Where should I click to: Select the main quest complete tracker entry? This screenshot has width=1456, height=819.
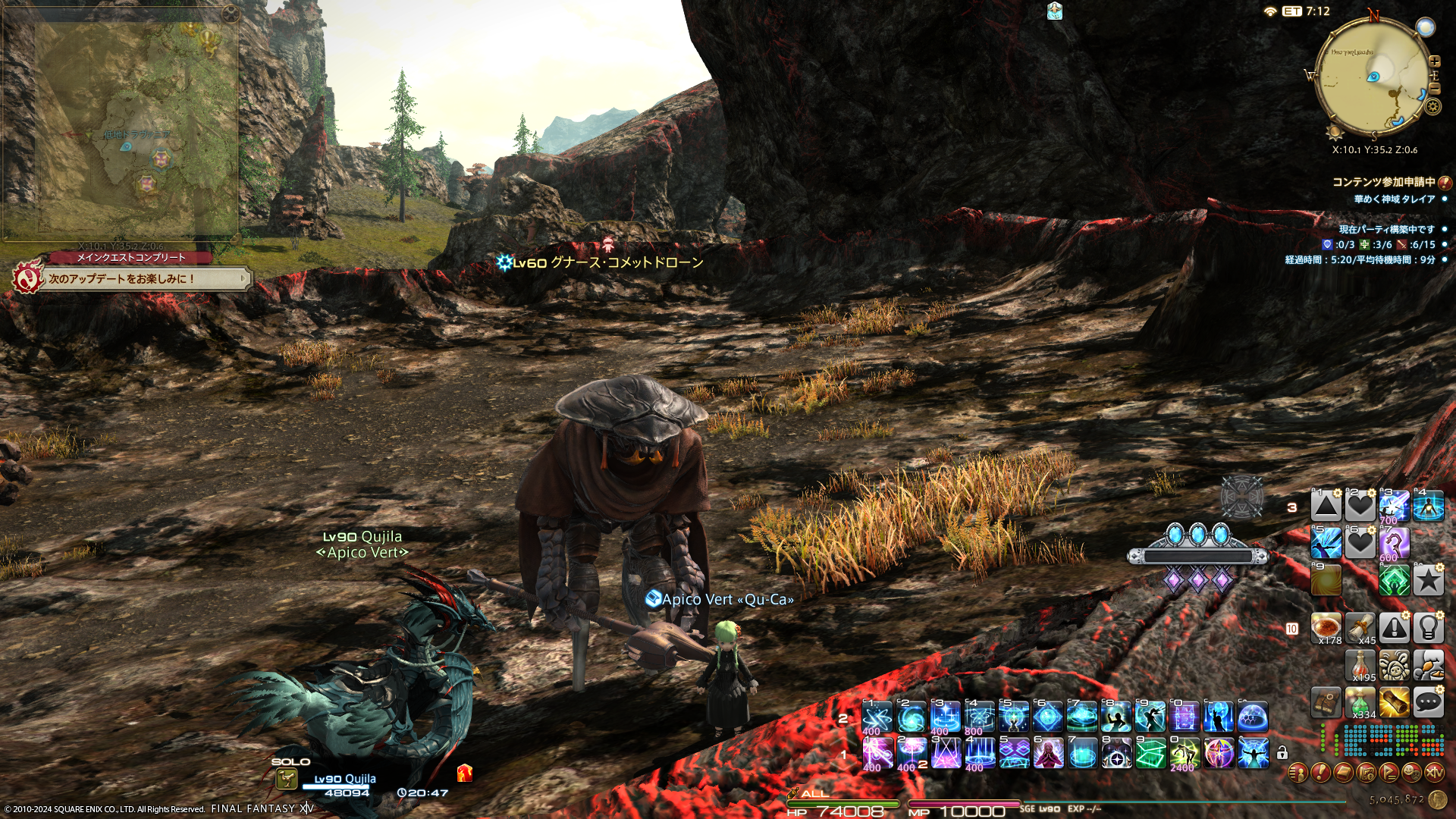point(133,278)
